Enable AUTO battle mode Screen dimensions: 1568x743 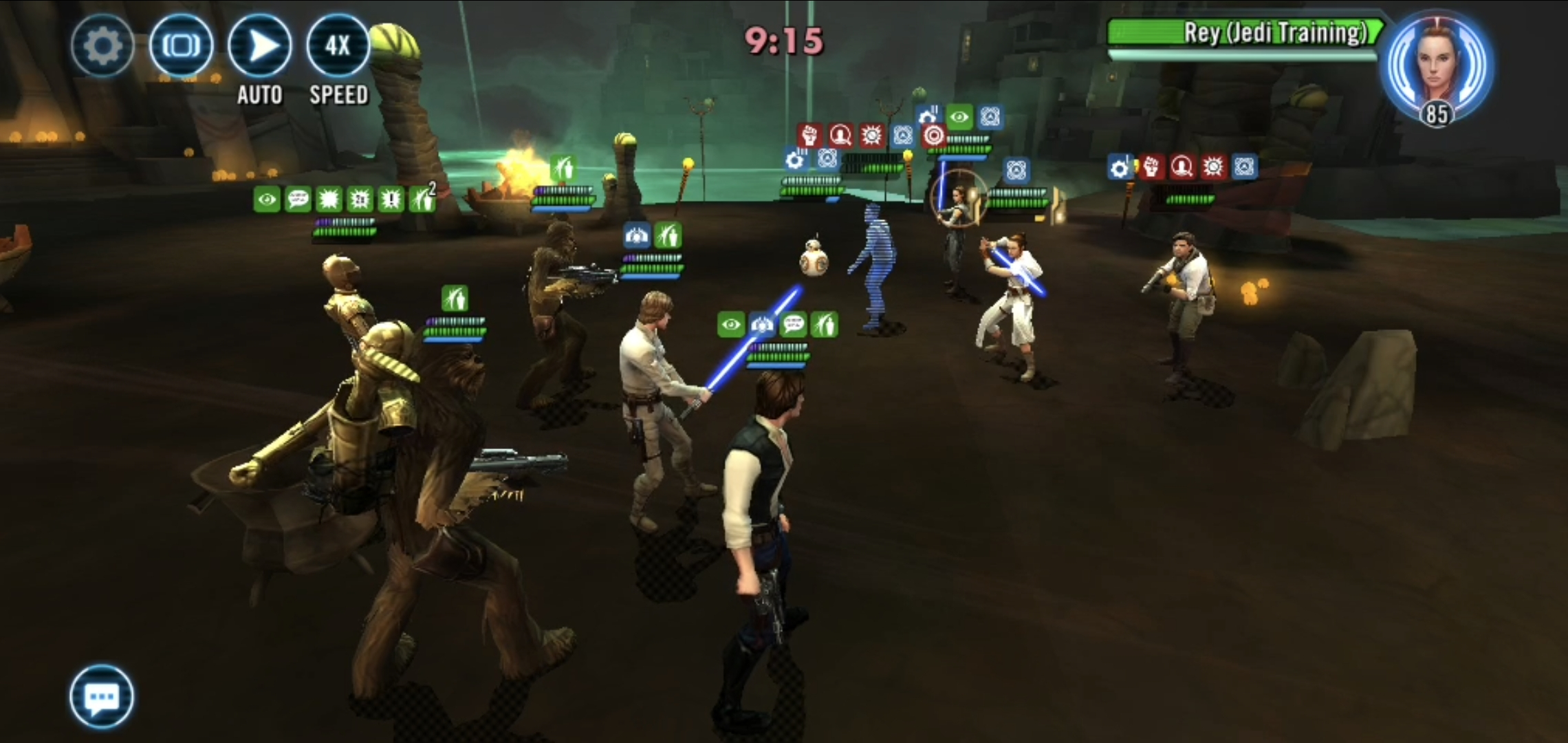[259, 45]
